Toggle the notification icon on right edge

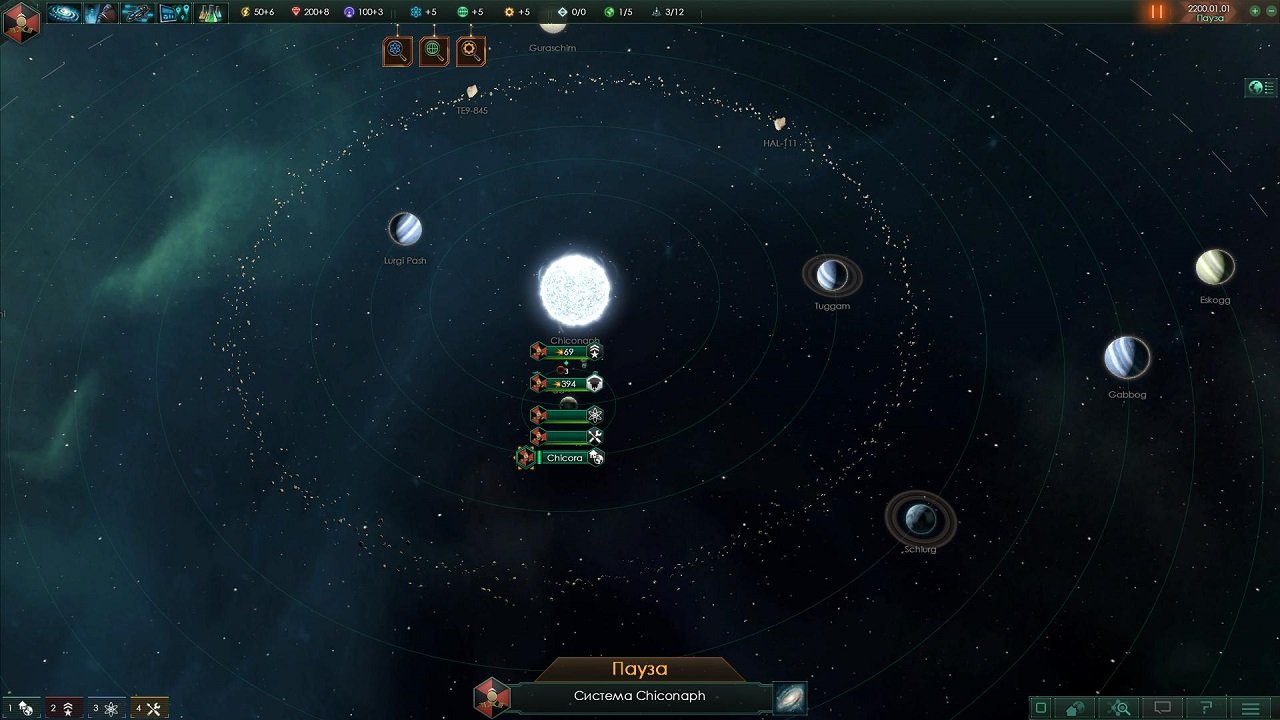click(1262, 88)
